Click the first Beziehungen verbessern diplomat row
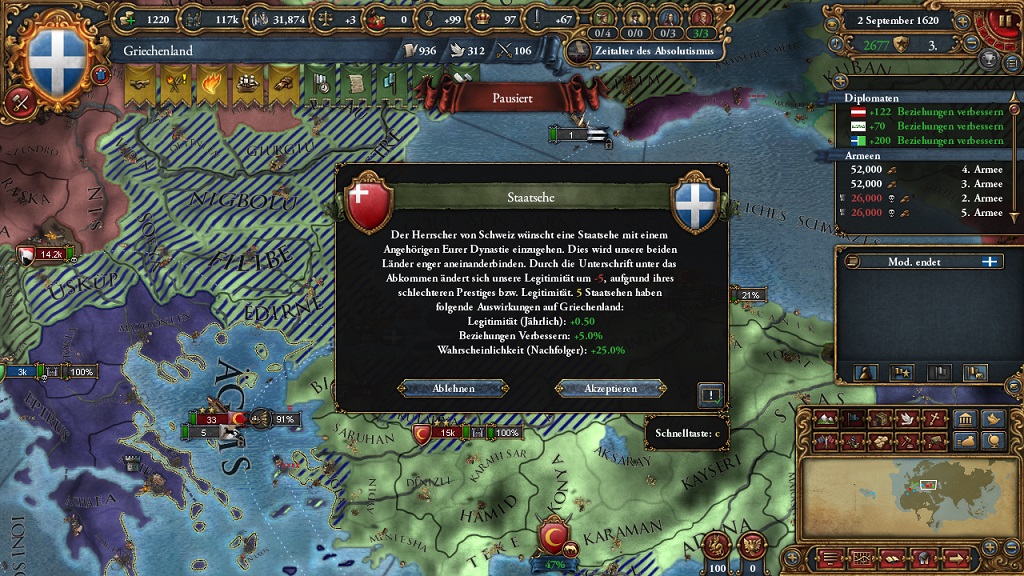The image size is (1024, 576). click(x=920, y=112)
